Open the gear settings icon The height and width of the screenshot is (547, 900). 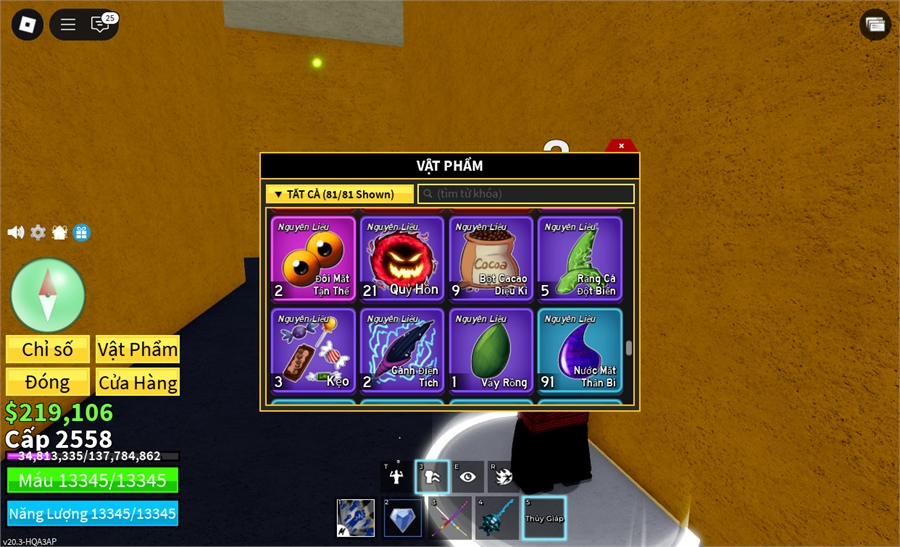point(38,232)
